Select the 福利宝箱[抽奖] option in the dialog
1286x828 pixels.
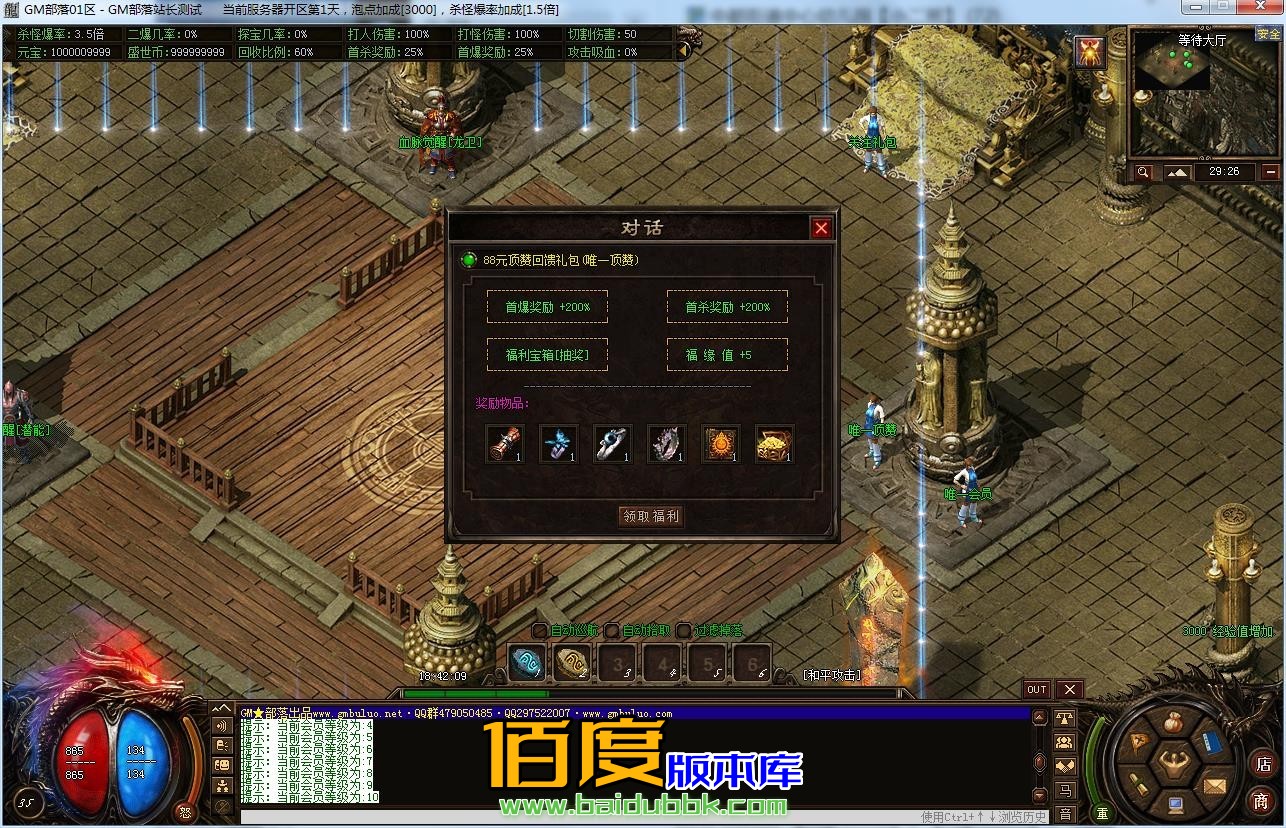pos(548,354)
